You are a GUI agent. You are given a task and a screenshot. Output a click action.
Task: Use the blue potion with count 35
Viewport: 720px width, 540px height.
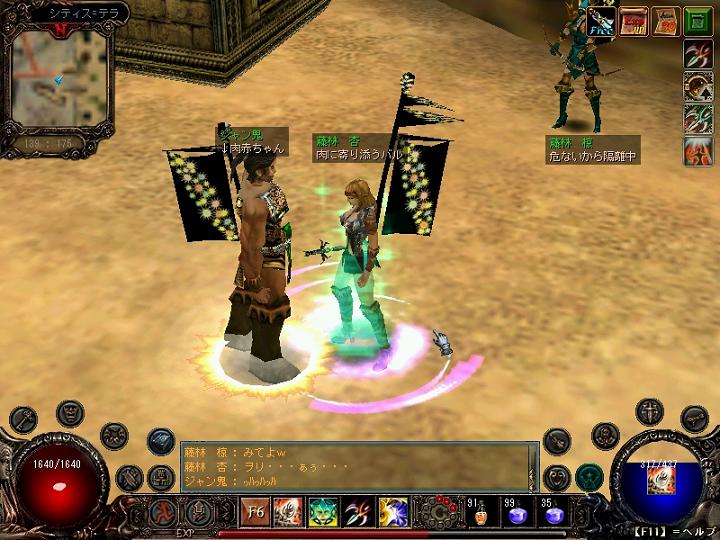coord(551,514)
